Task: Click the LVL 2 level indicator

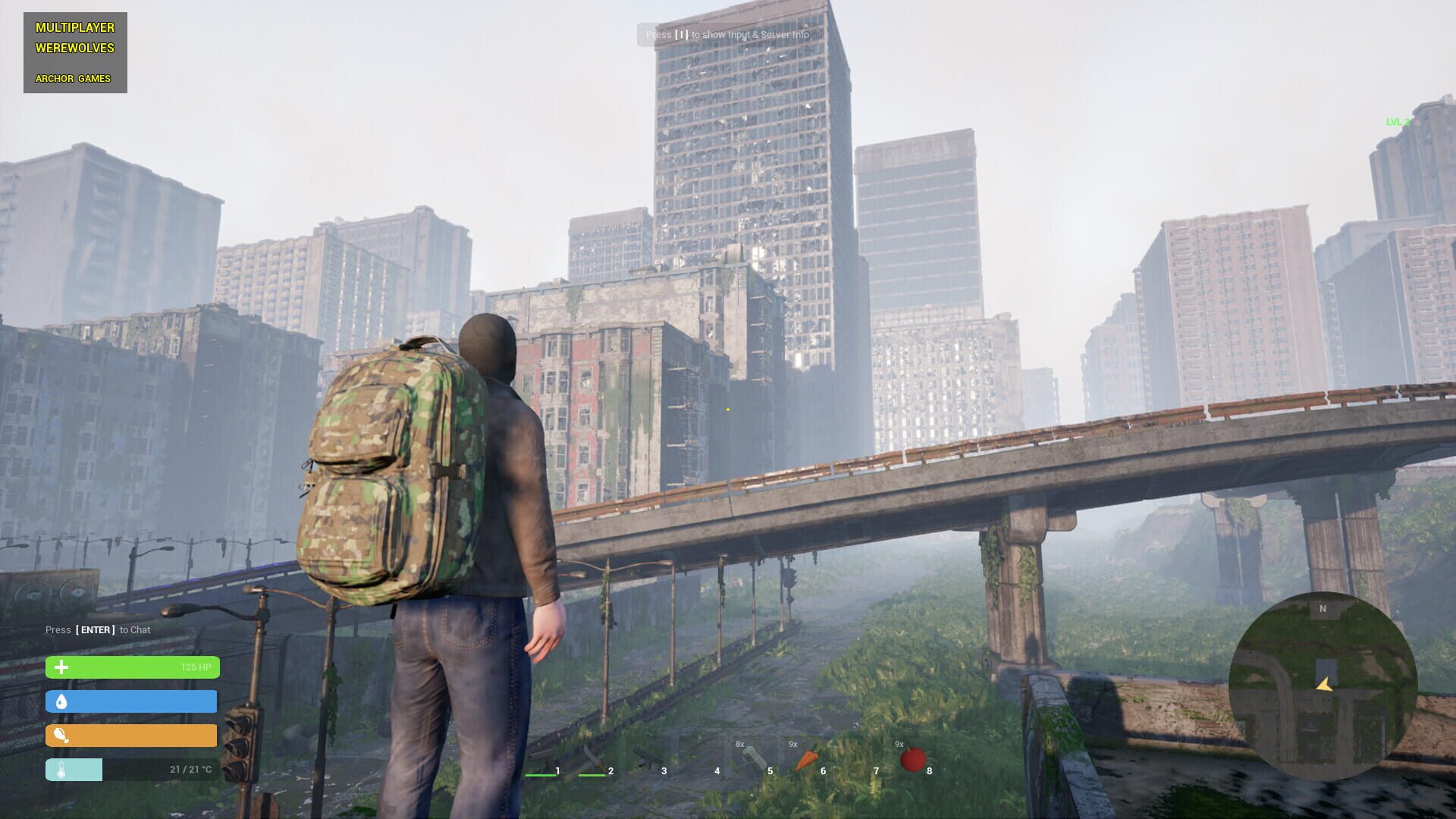Action: click(1398, 121)
